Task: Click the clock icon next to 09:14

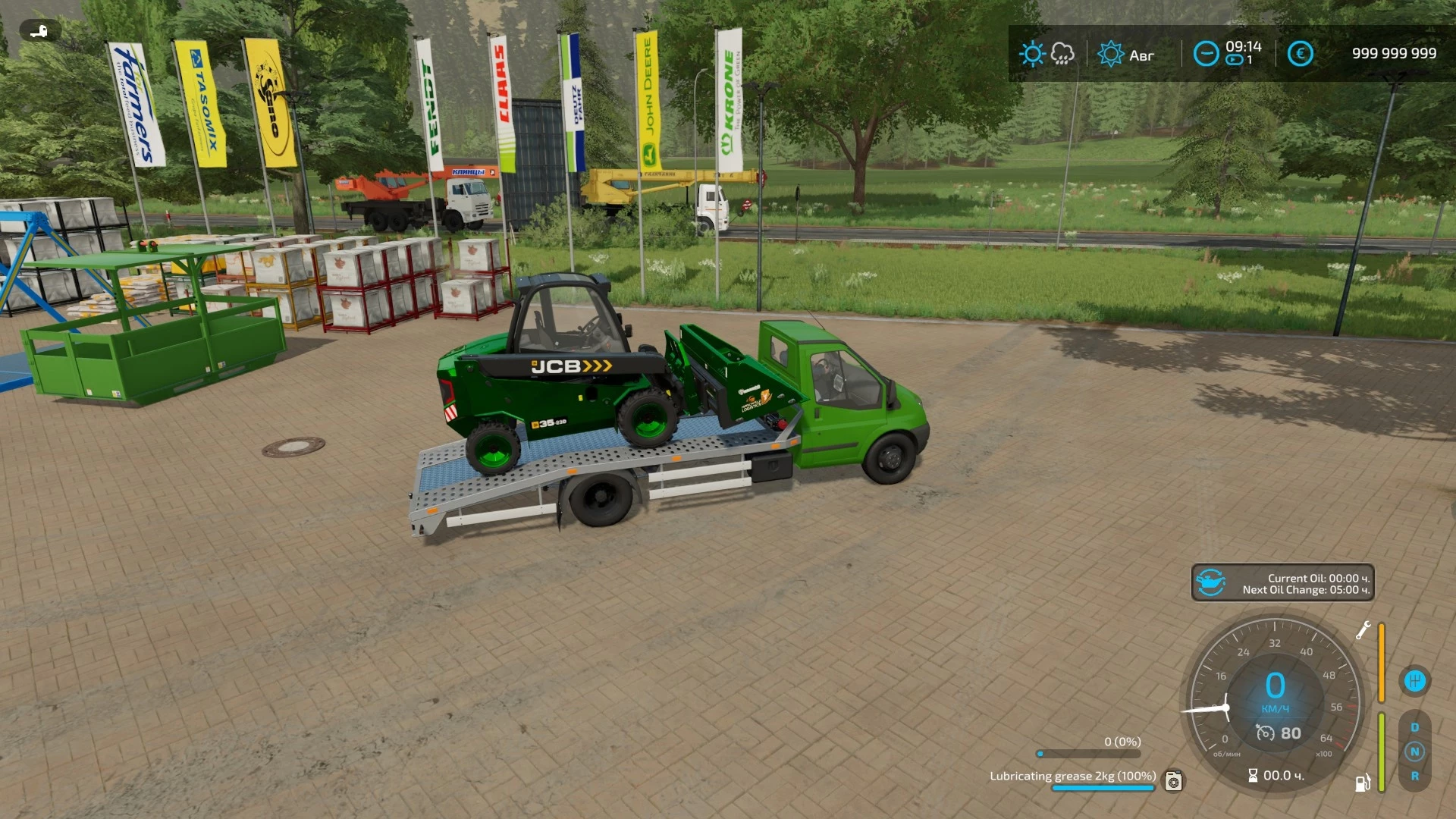Action: 1206,53
